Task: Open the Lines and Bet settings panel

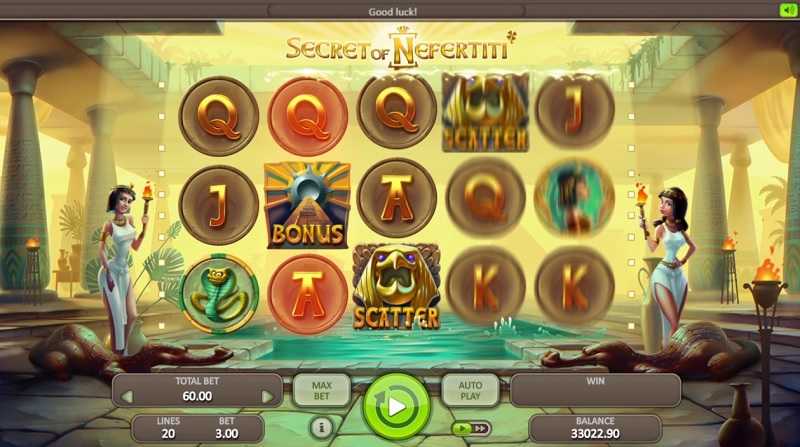Action: click(x=197, y=429)
